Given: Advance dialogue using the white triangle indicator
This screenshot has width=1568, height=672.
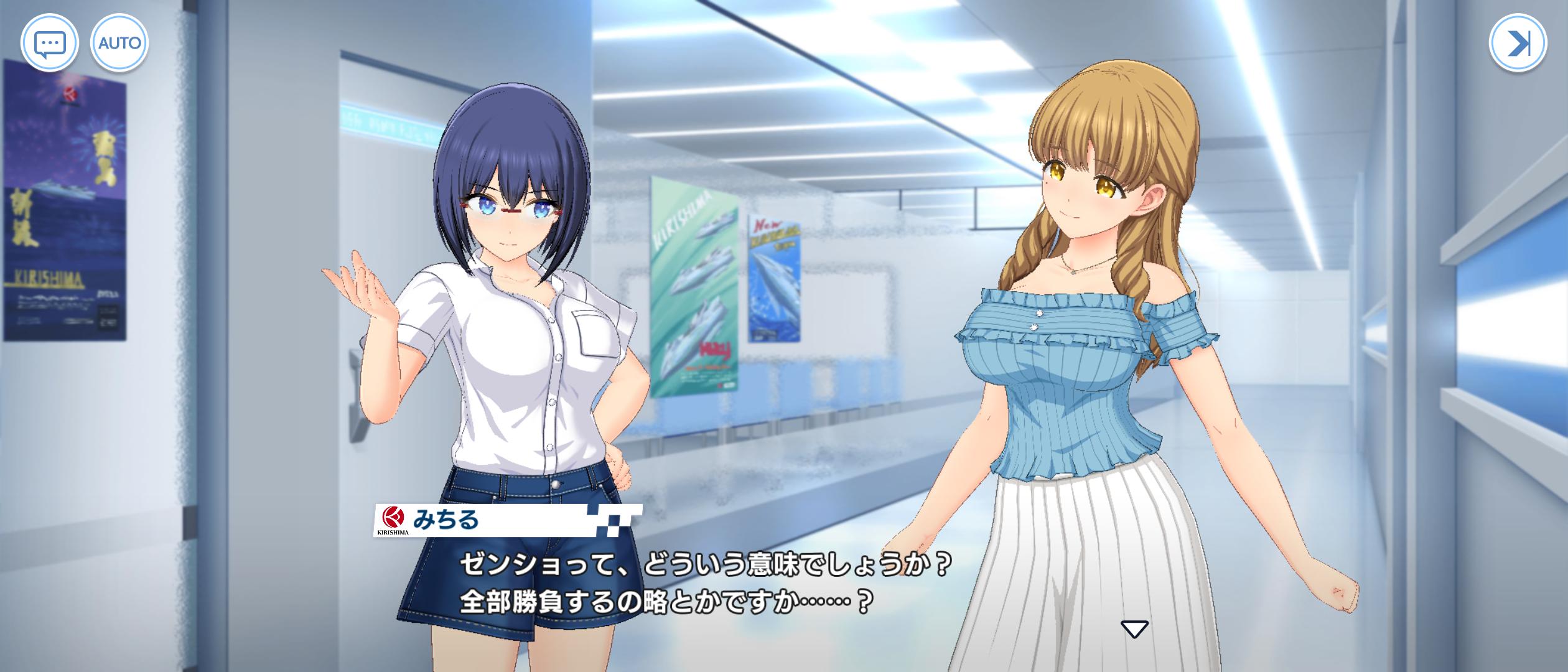Looking at the screenshot, I should coord(1134,629).
